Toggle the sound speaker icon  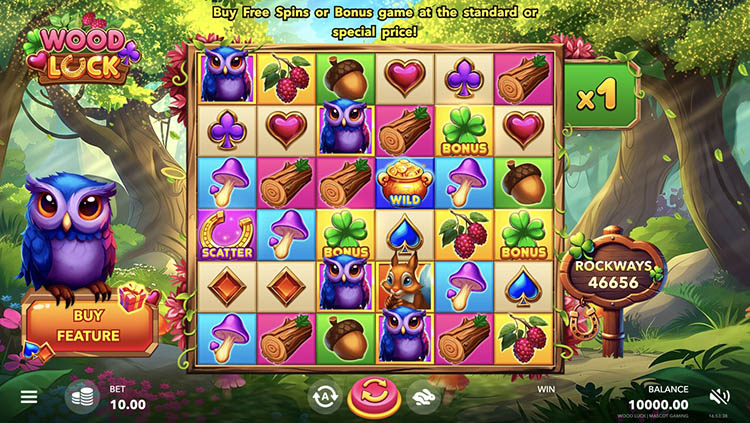tap(720, 397)
